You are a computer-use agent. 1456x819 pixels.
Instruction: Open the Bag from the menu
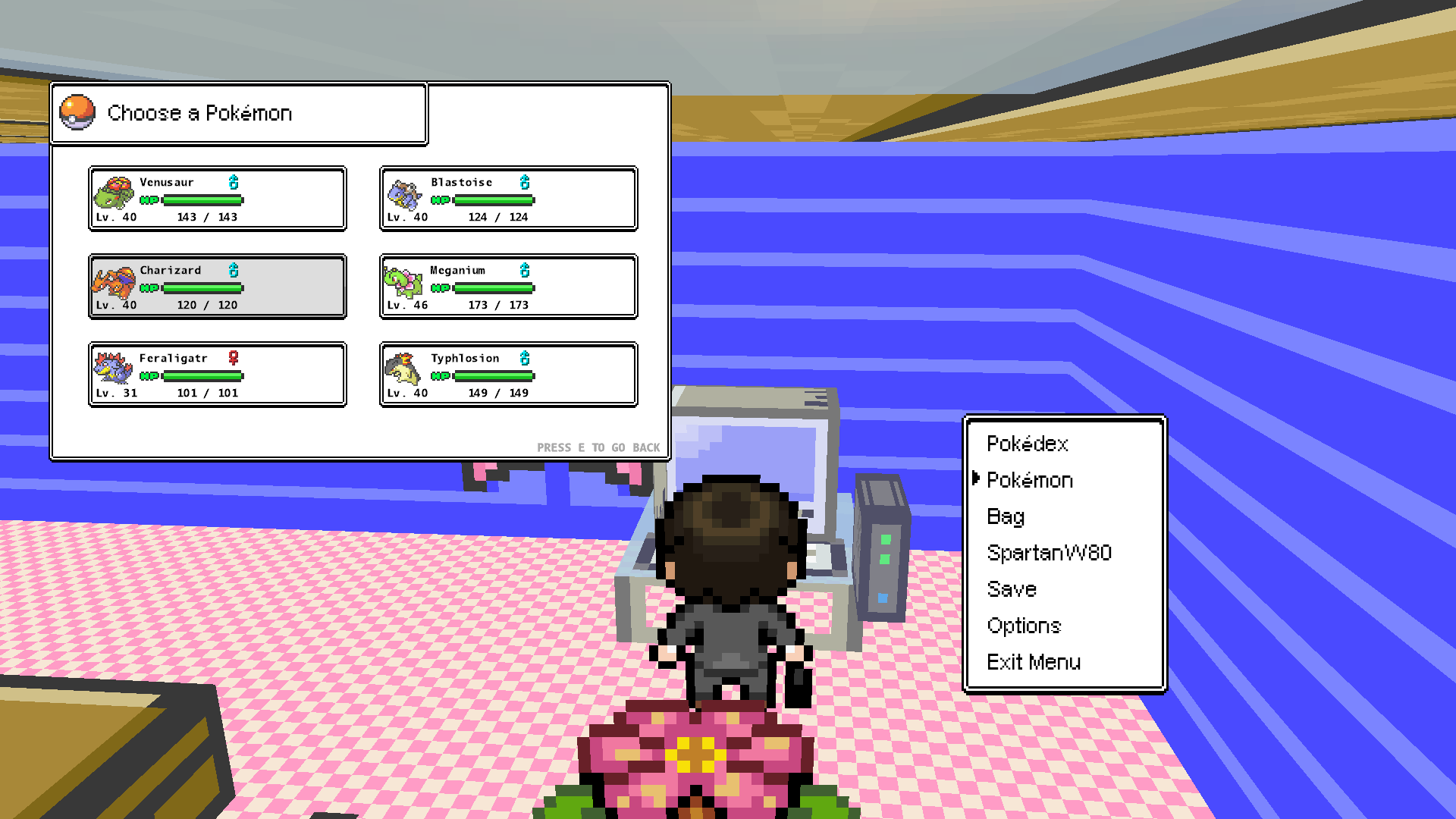pyautogui.click(x=1006, y=516)
